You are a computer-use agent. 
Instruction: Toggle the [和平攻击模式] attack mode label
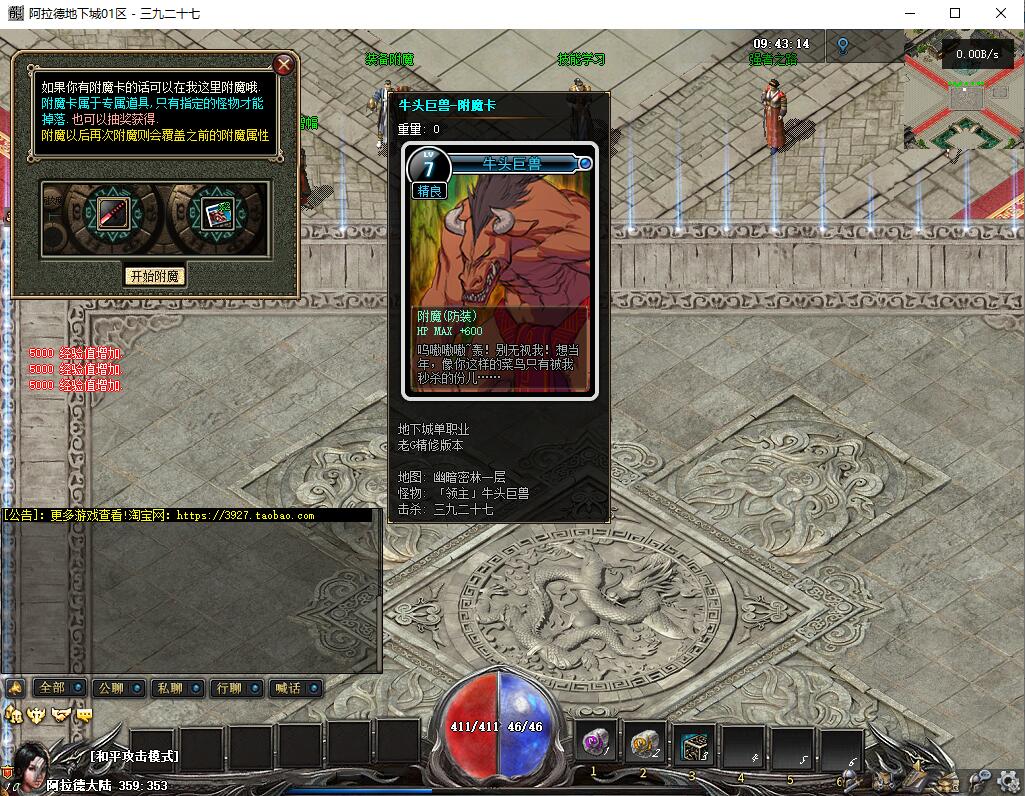(134, 756)
